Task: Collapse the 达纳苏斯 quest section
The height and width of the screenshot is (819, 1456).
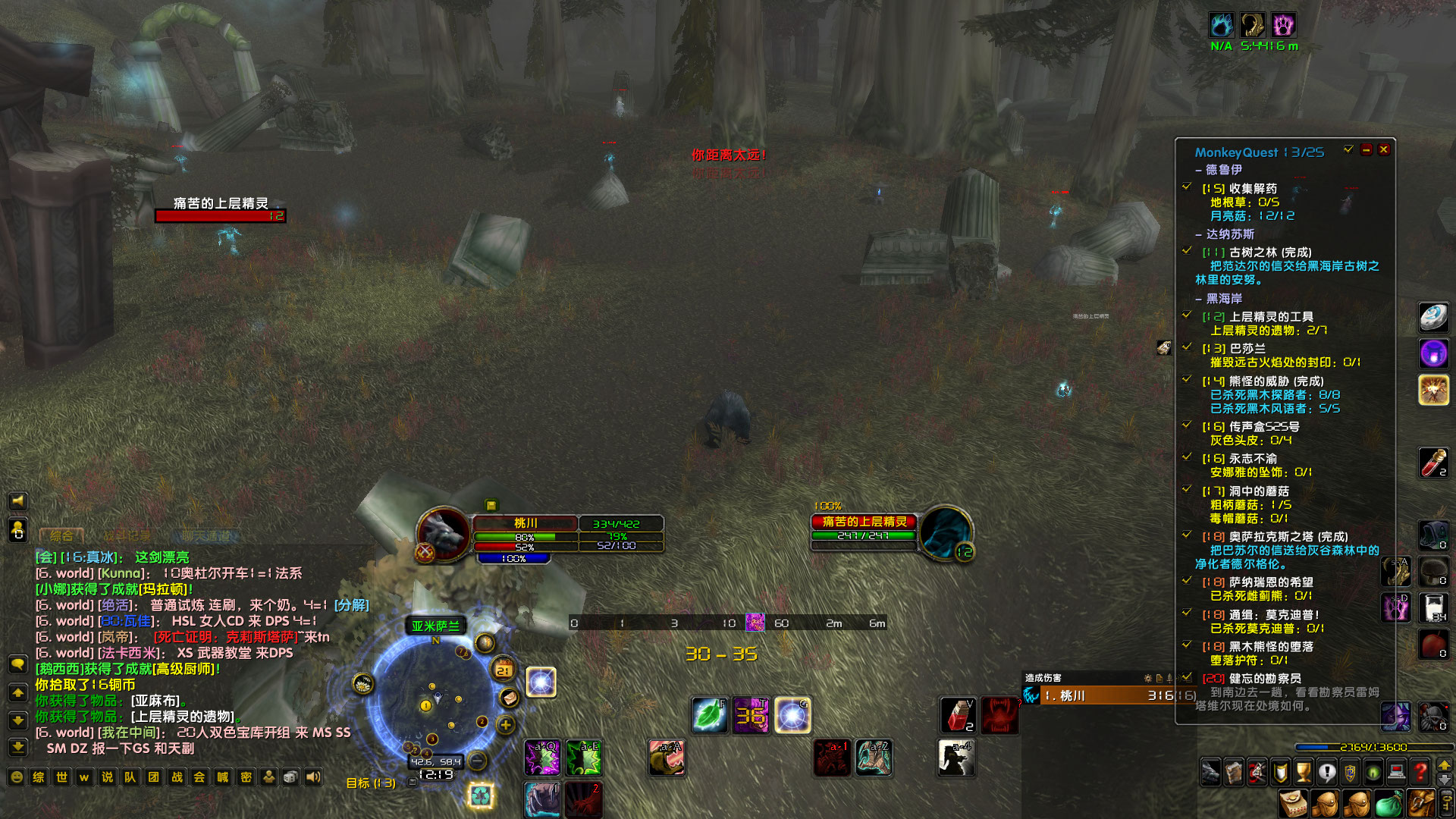Action: tap(1199, 235)
